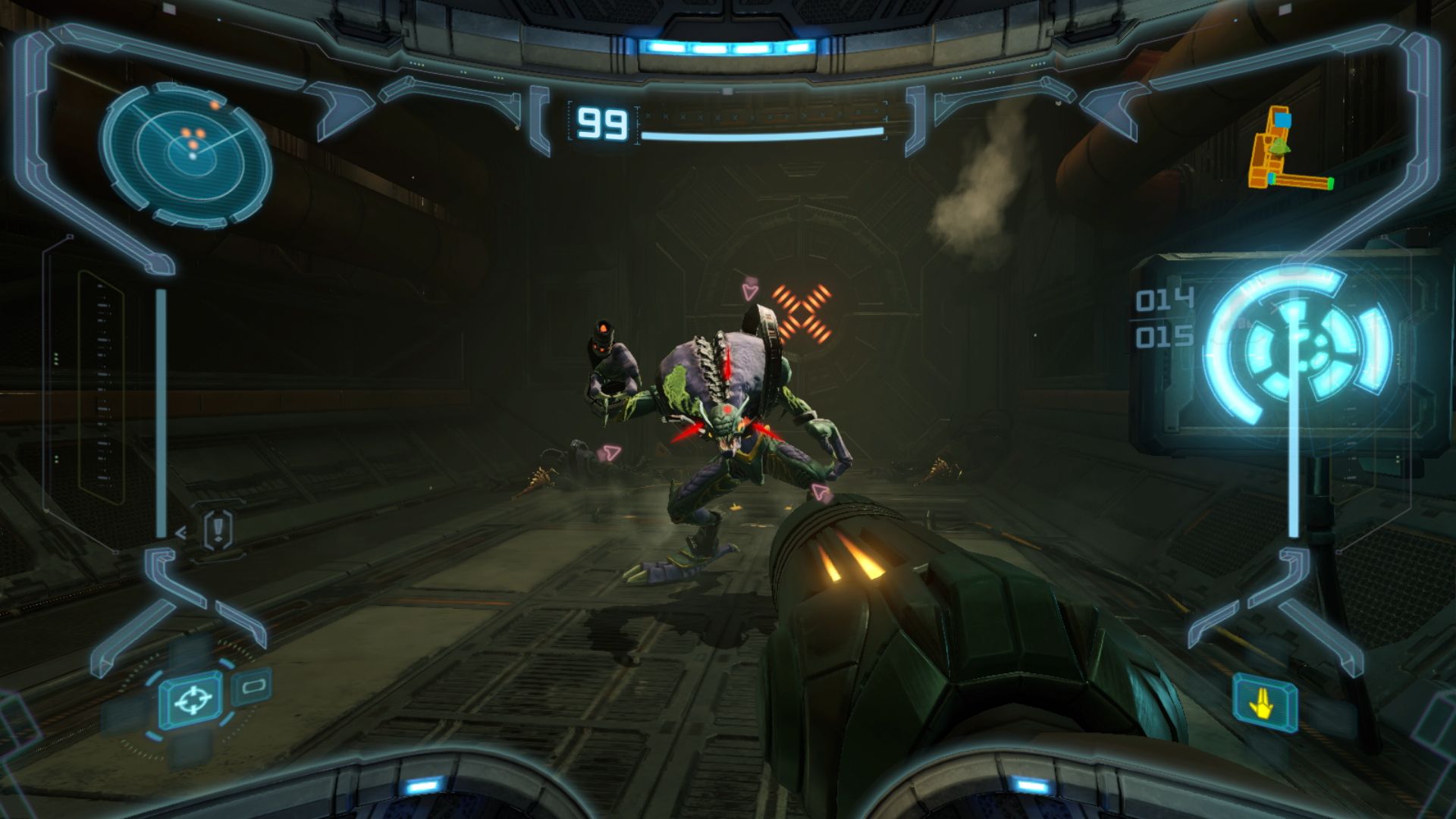Select the energy tank counter showing 99

pos(603,123)
